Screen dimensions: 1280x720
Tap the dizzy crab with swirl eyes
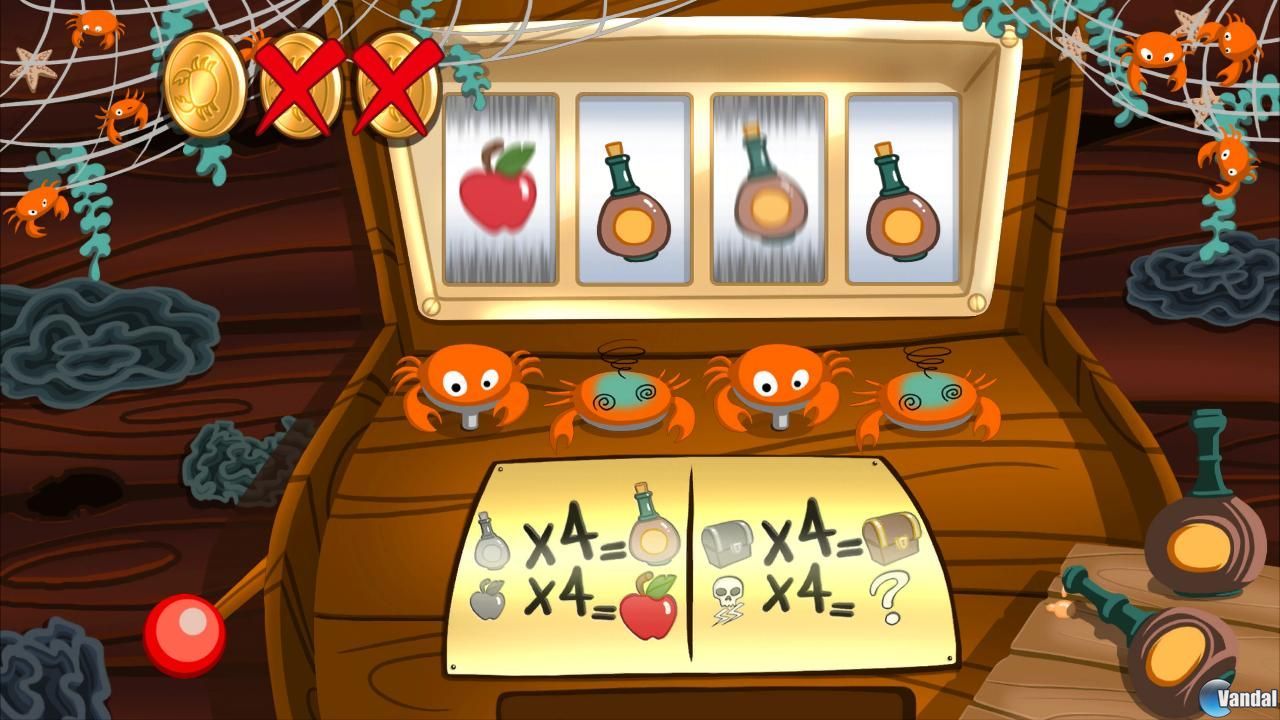click(625, 395)
